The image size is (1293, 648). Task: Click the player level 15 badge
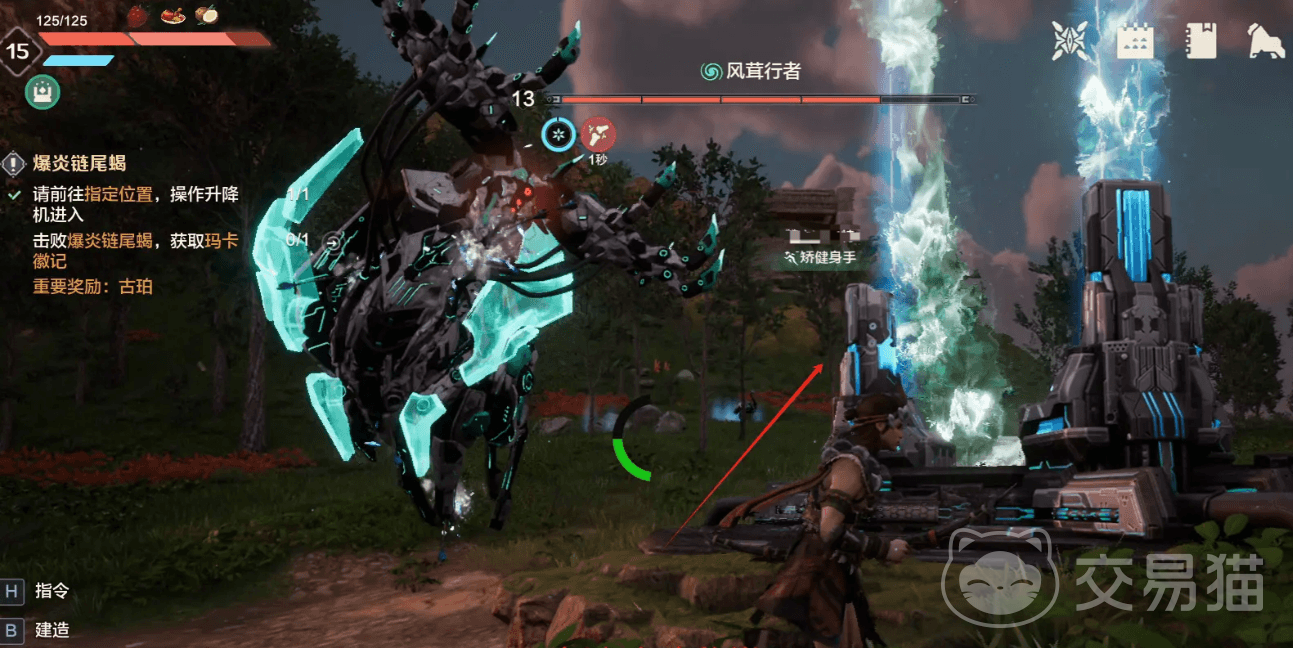pyautogui.click(x=18, y=50)
